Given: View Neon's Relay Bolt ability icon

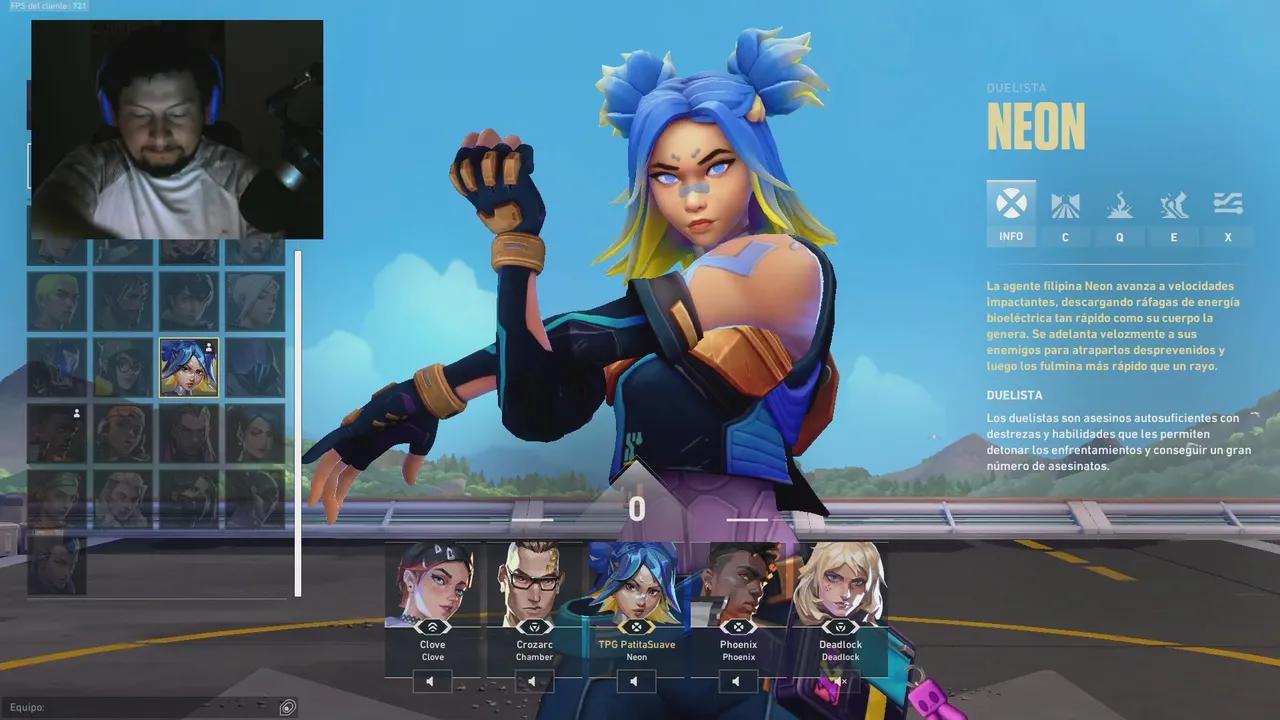Looking at the screenshot, I should point(1119,205).
